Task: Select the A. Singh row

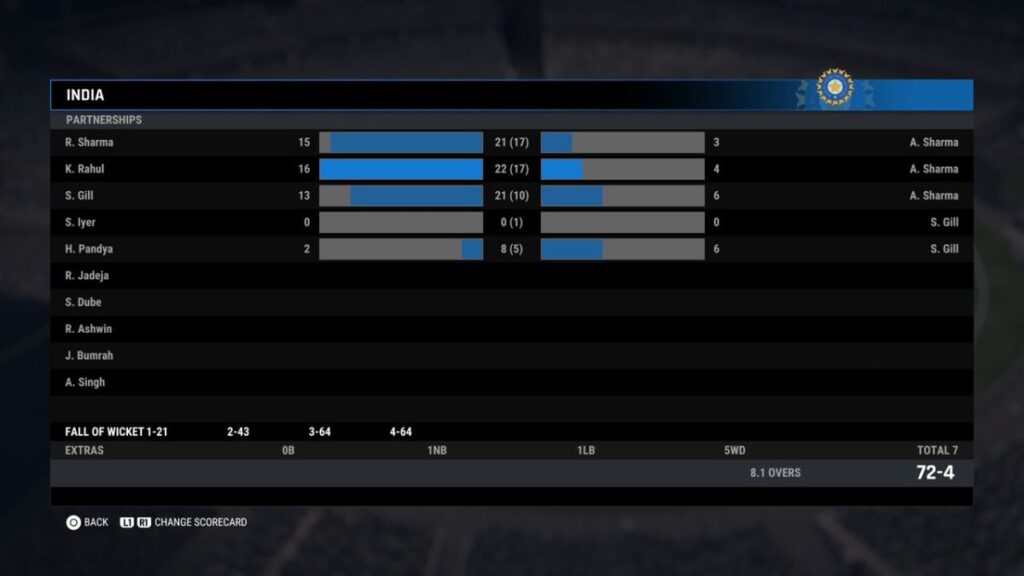Action: click(x=511, y=382)
